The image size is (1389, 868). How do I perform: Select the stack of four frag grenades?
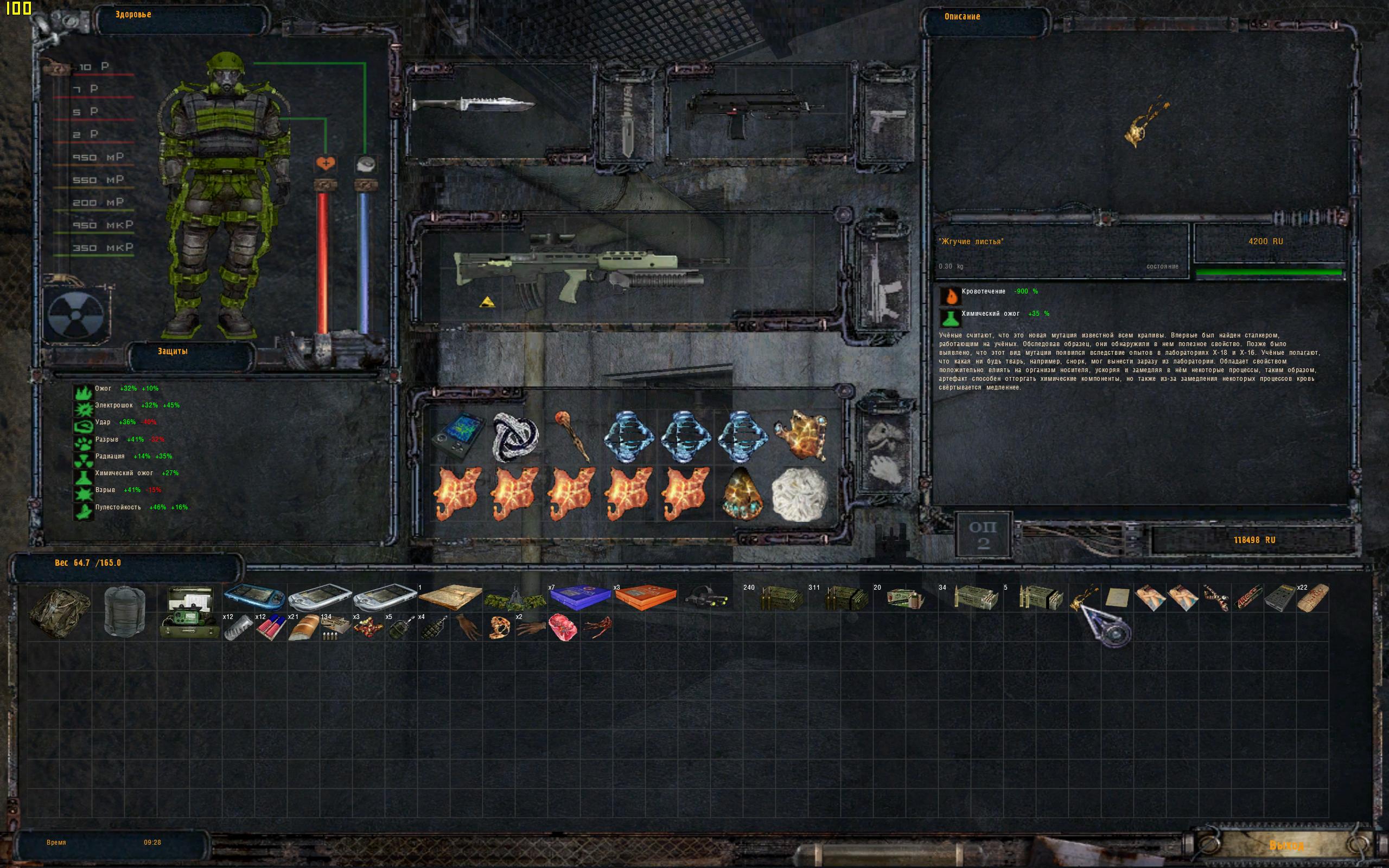(435, 628)
